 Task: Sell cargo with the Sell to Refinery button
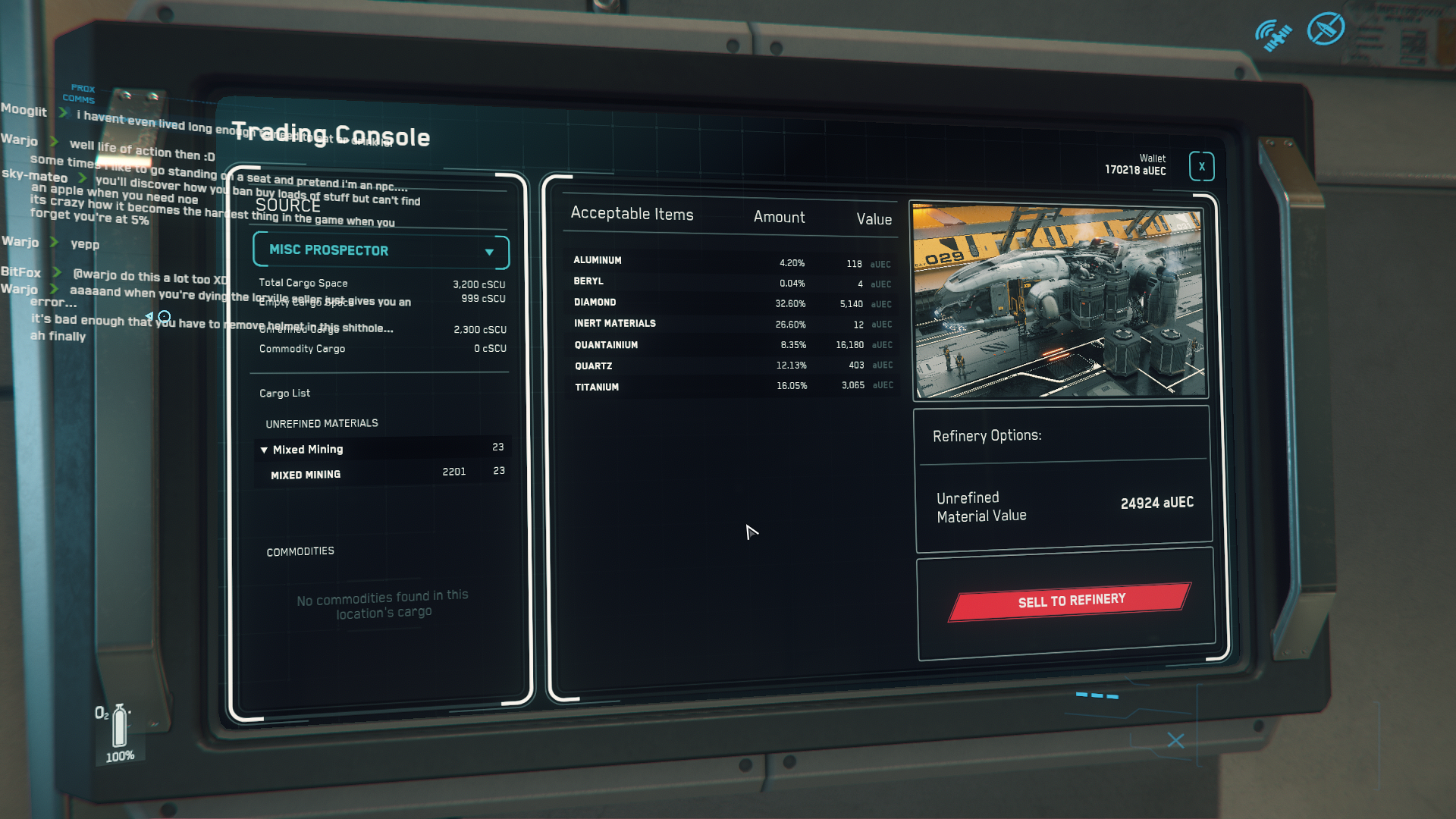tap(1069, 601)
